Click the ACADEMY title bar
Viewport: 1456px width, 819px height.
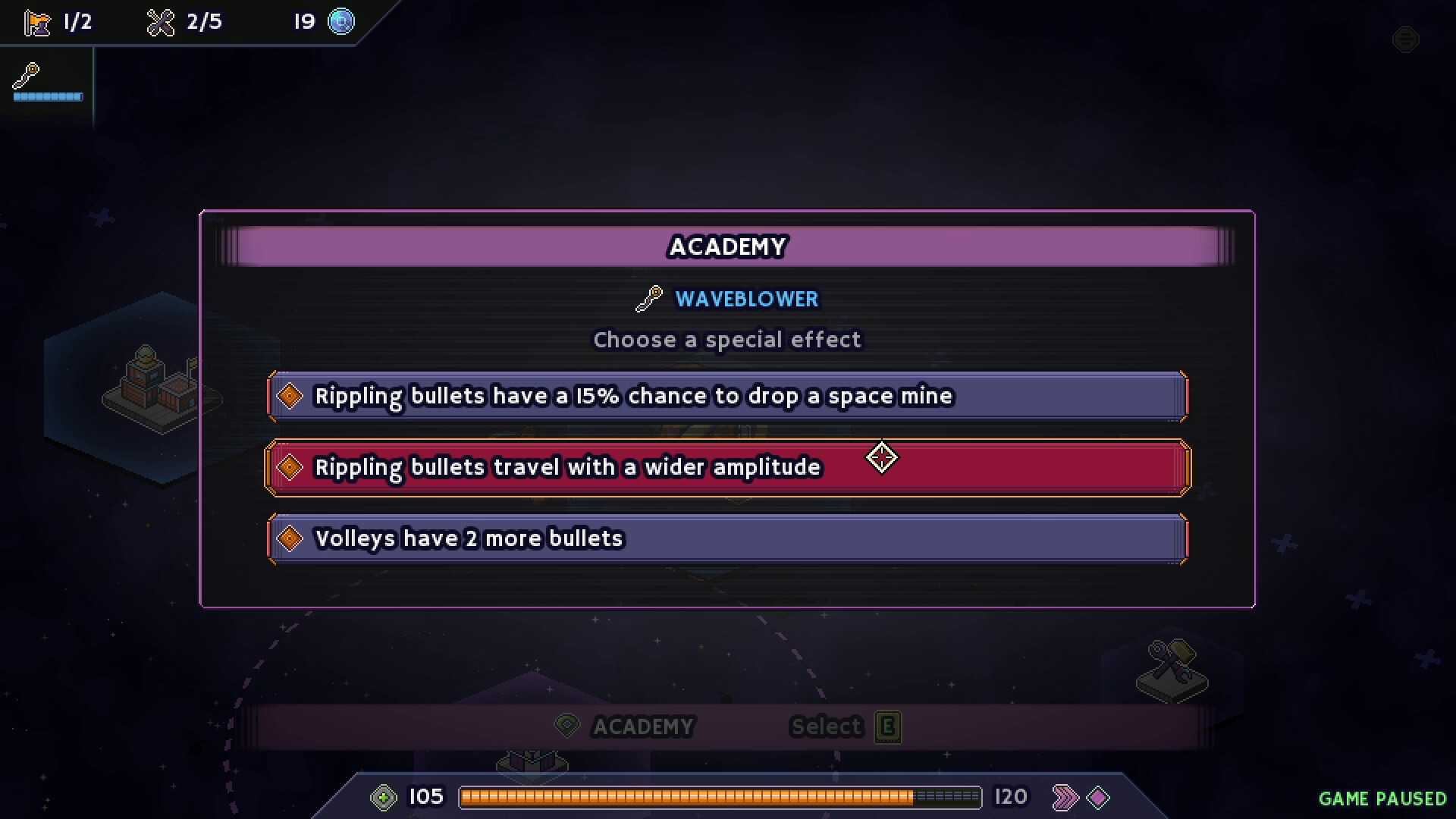click(726, 246)
